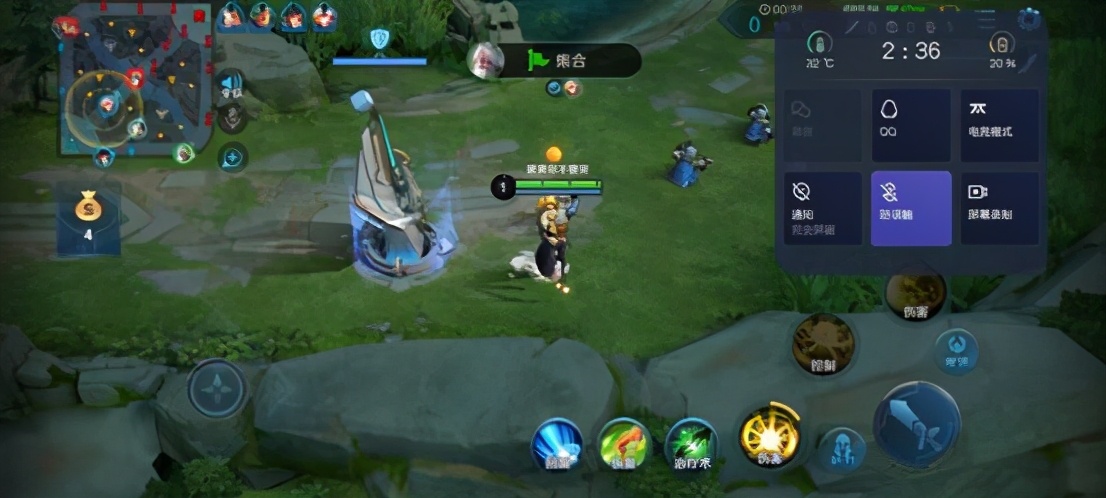
Task: Activate the blue winged recall button
Action: tap(558, 445)
